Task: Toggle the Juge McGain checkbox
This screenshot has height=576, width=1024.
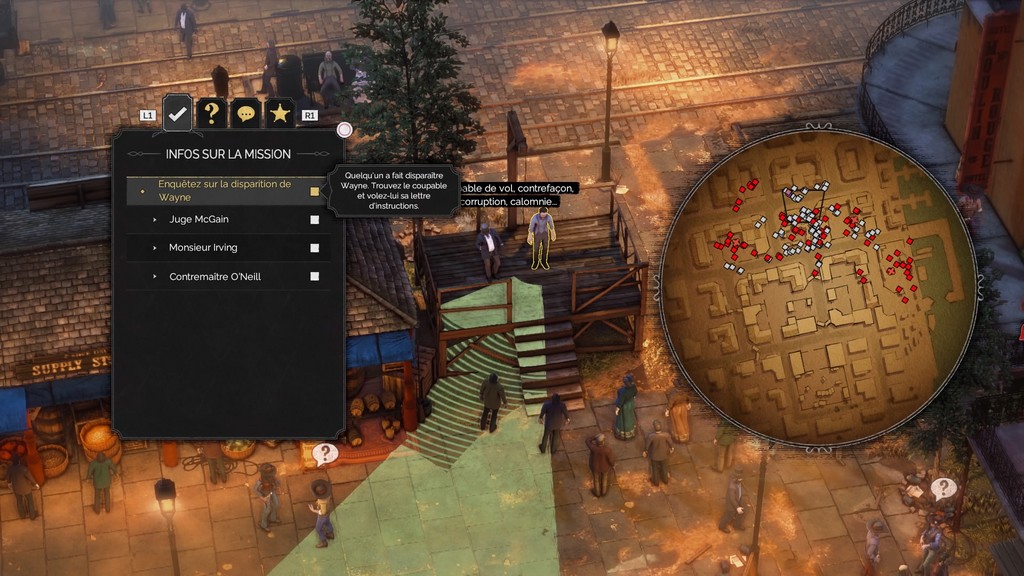Action: (314, 219)
